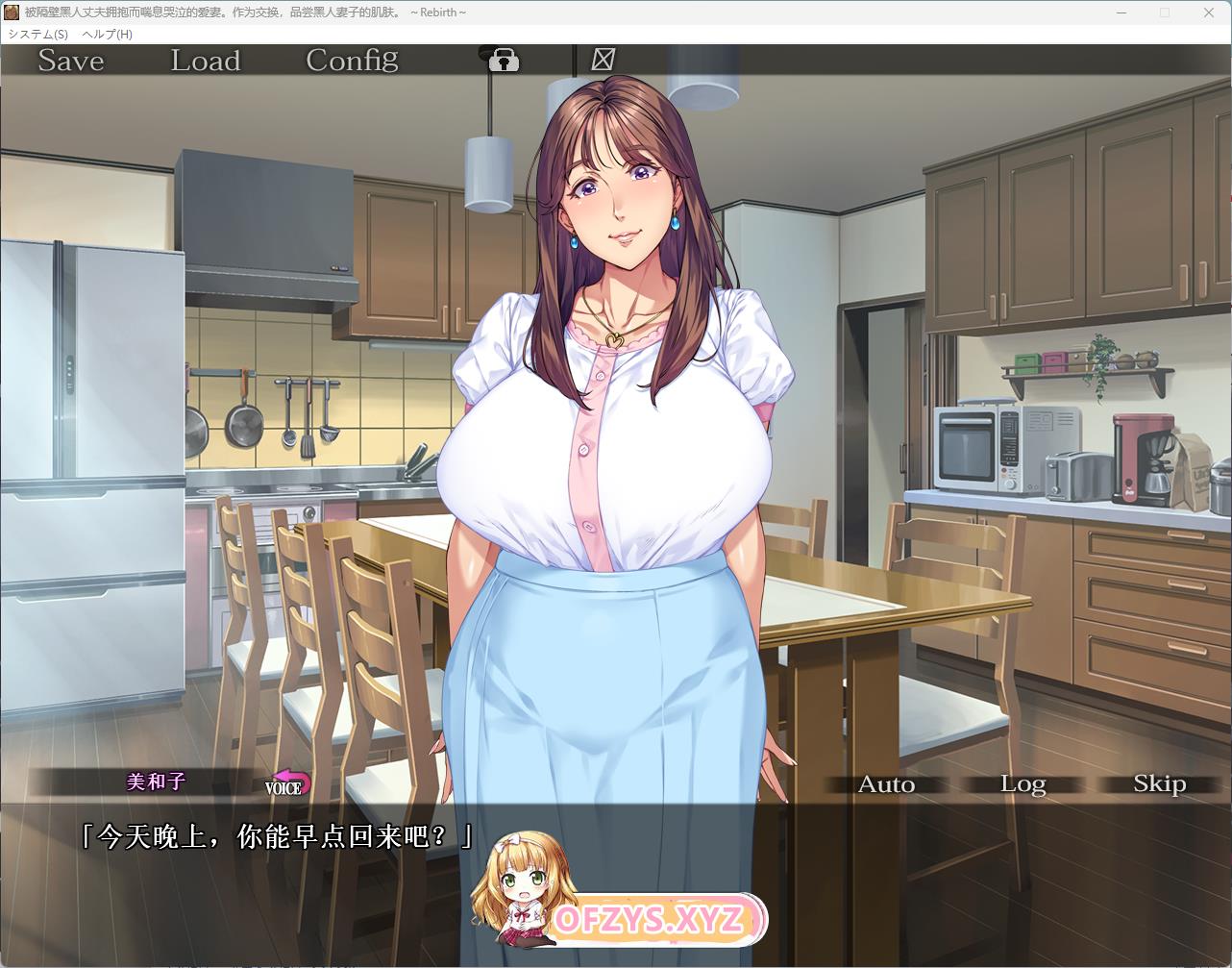Open the Config settings
The height and width of the screenshot is (968, 1232).
coord(352,61)
